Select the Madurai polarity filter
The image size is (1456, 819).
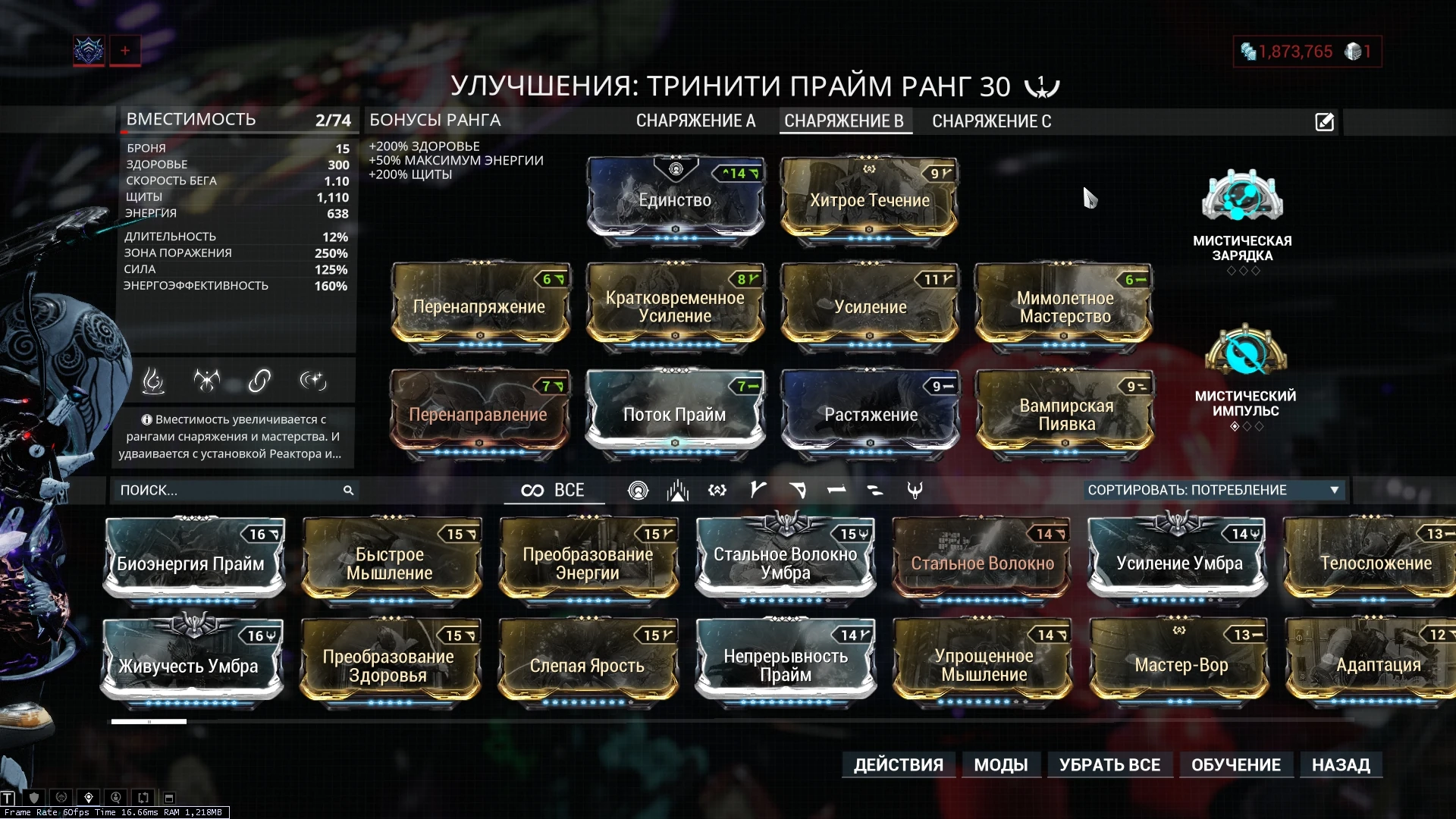coord(756,490)
